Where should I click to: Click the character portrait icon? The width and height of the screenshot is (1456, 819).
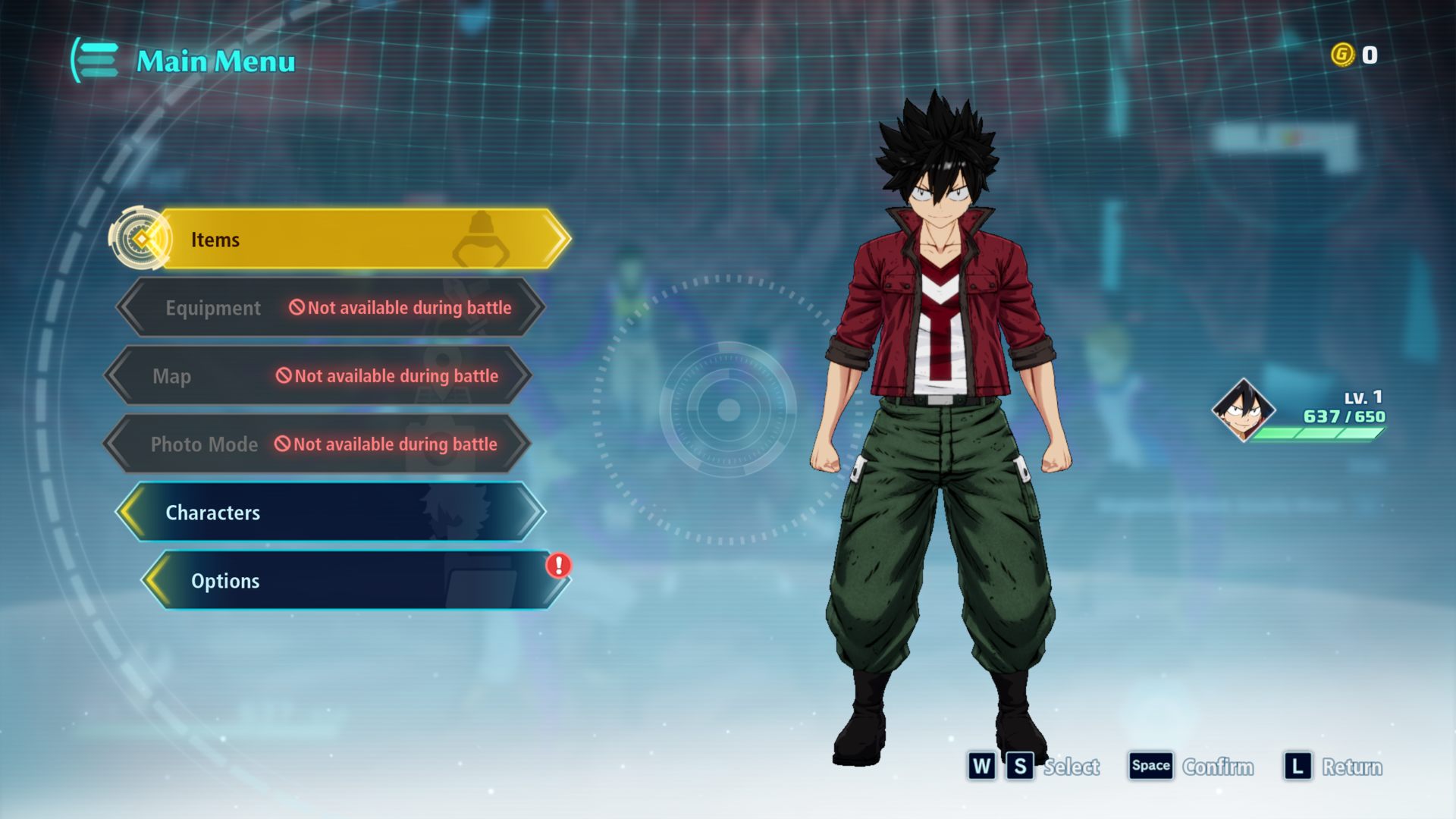pyautogui.click(x=1242, y=410)
